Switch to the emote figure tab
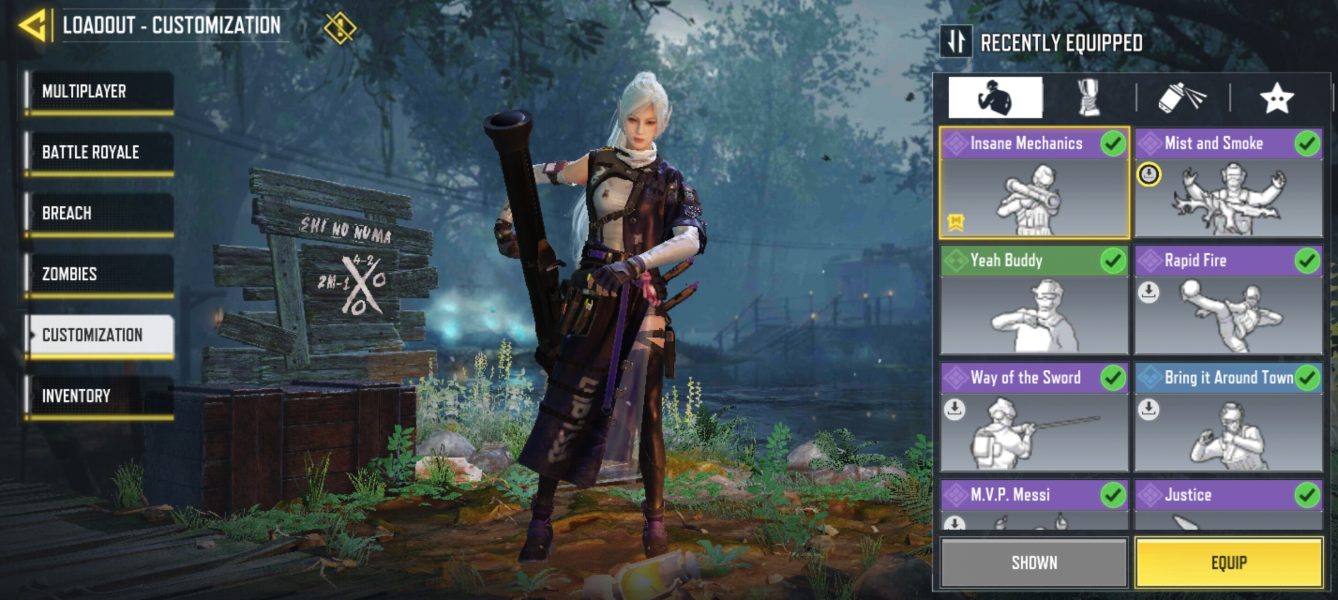The image size is (1338, 600). (x=995, y=98)
